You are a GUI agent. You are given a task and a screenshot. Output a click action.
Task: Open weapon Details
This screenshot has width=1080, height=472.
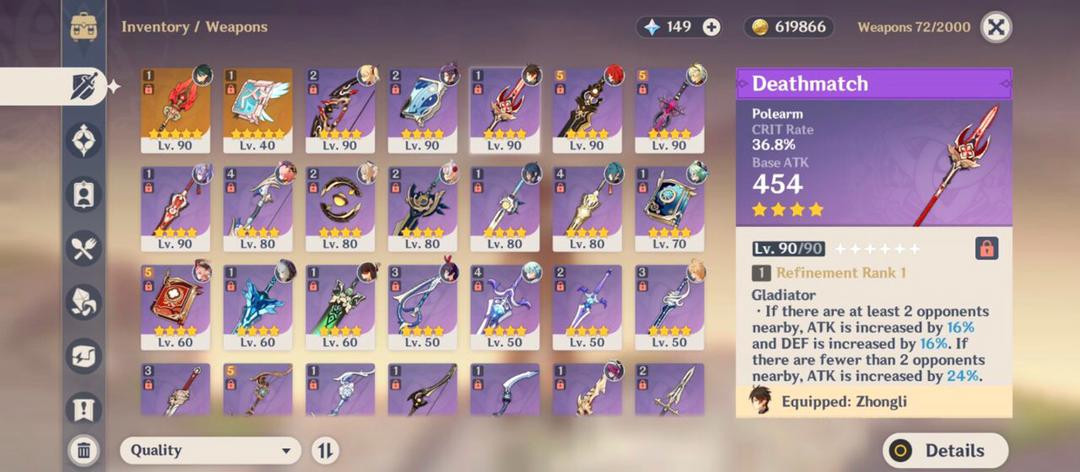(944, 450)
